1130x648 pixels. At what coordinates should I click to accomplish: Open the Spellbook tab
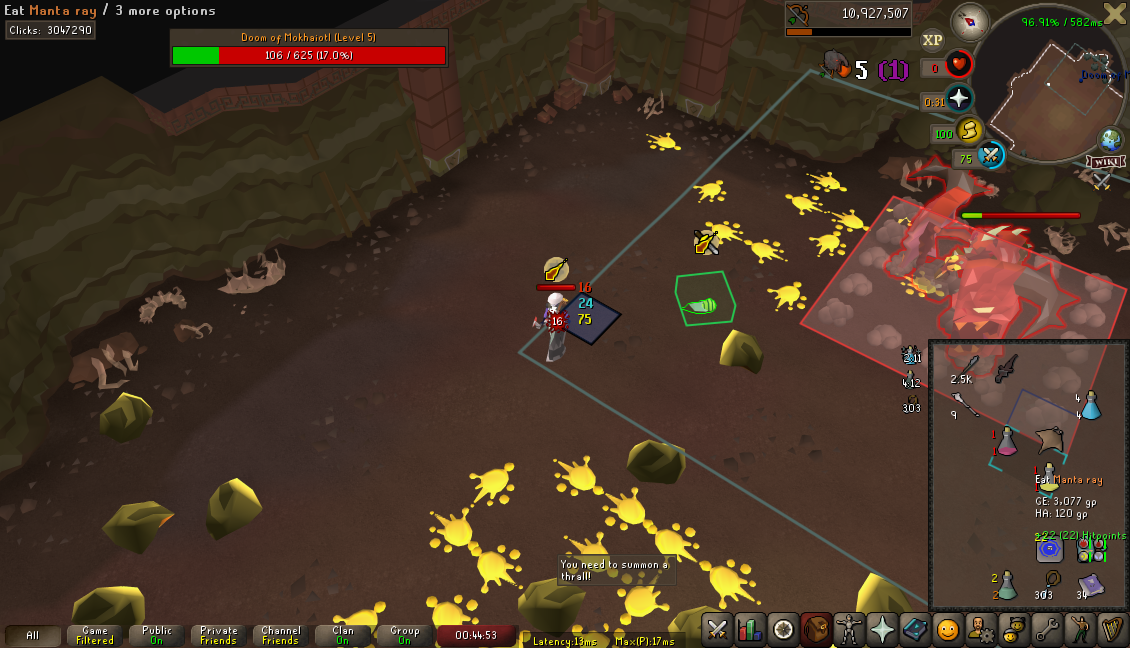tap(915, 630)
